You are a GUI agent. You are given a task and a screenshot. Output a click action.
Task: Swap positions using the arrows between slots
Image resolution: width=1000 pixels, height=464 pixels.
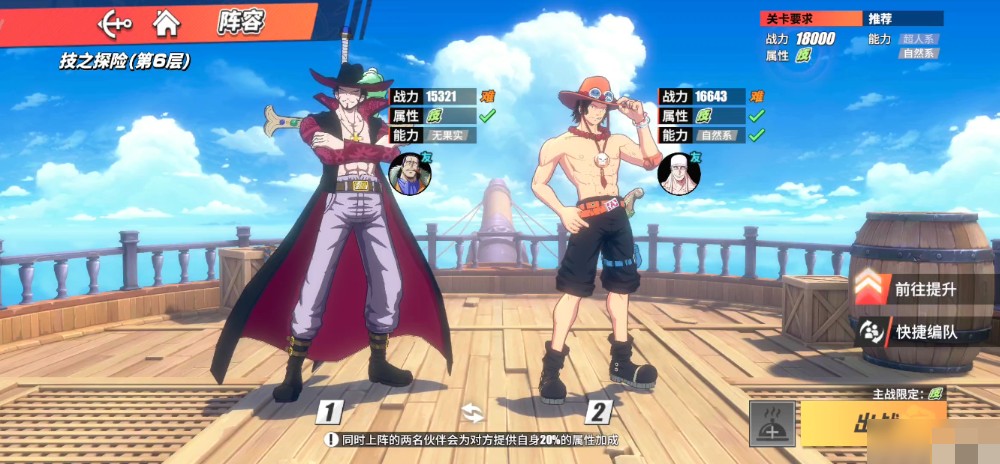coord(472,410)
